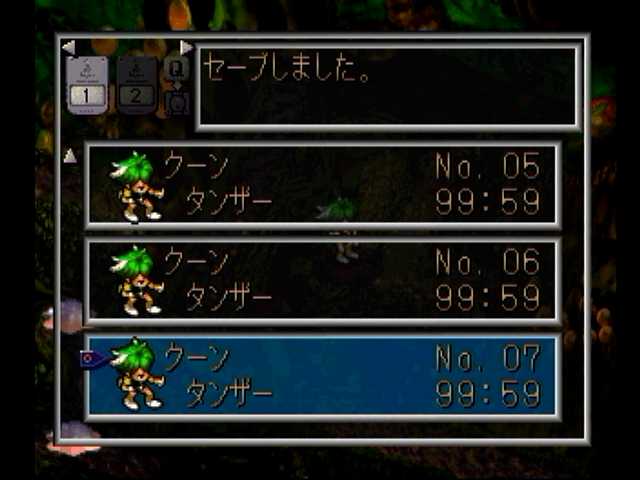Switch to memory card slot 2
Screen dimensions: 640x480
[137, 83]
